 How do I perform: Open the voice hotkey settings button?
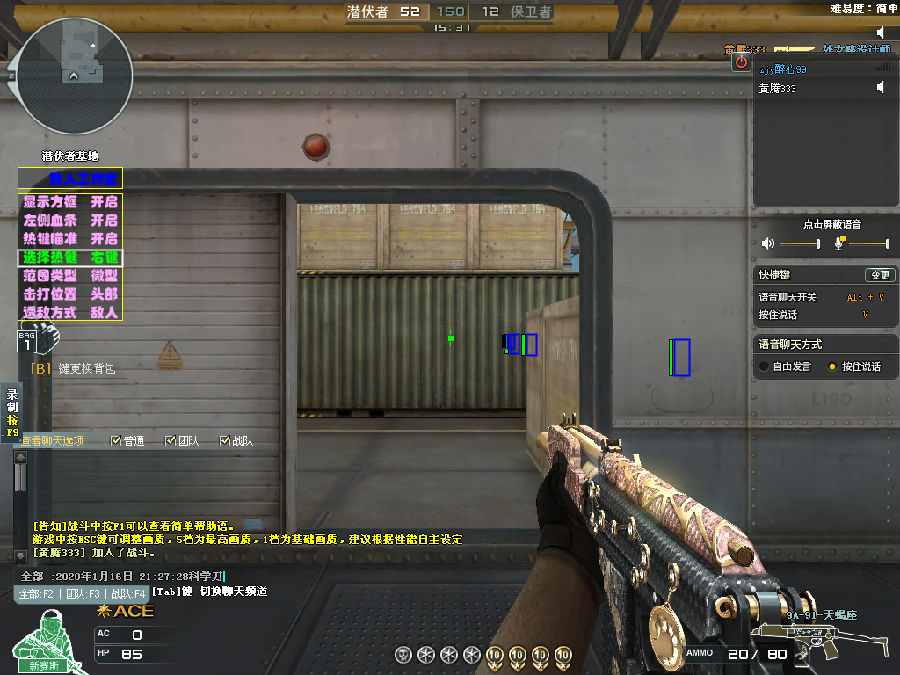879,274
